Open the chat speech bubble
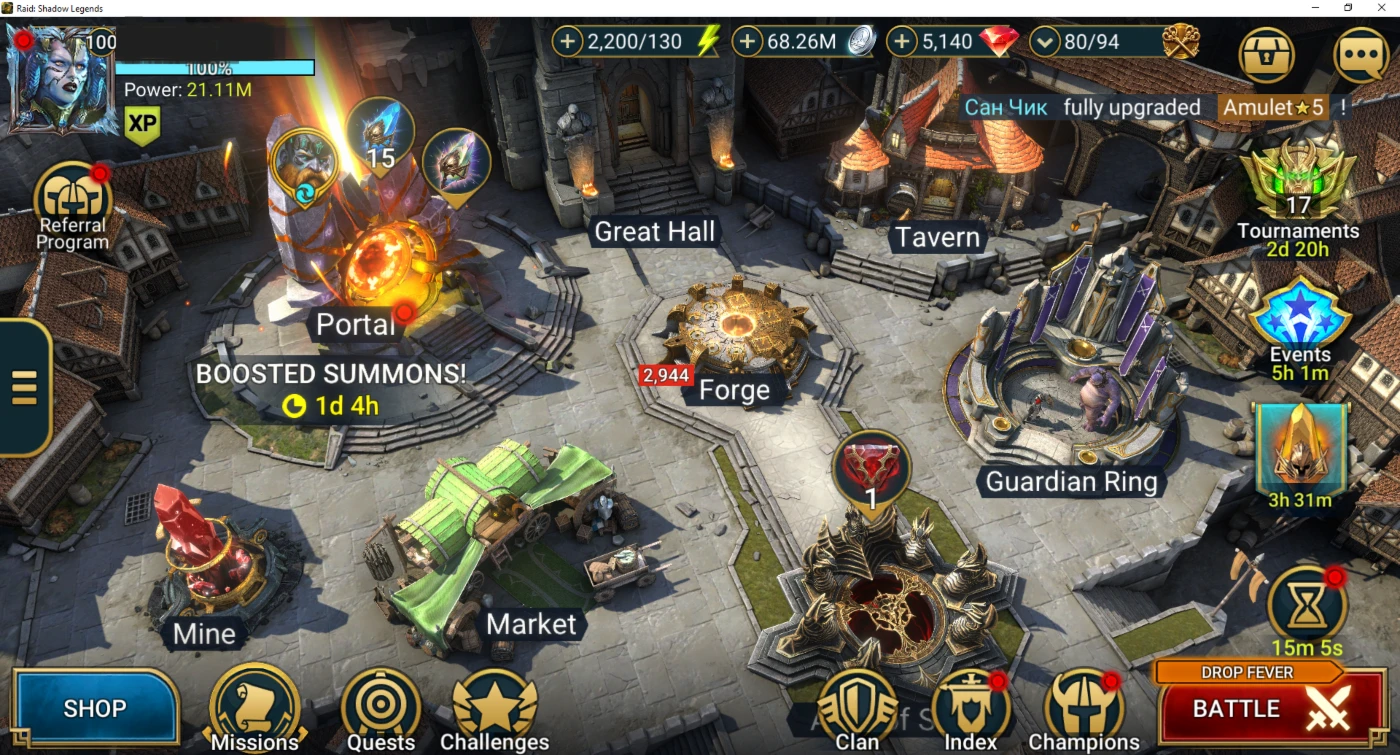The width and height of the screenshot is (1400, 755). (x=1361, y=54)
